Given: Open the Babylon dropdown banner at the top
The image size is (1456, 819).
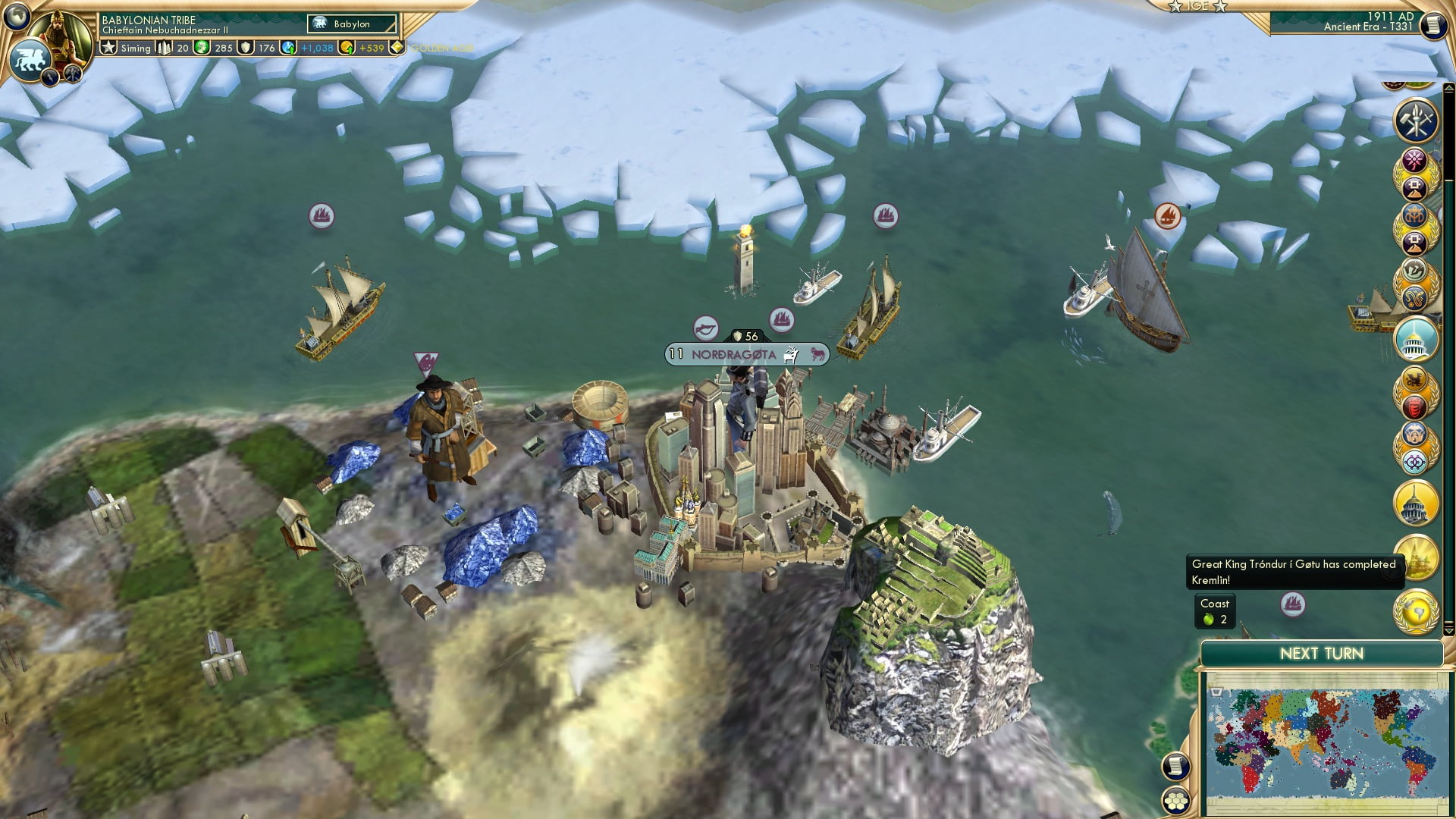Looking at the screenshot, I should (351, 24).
